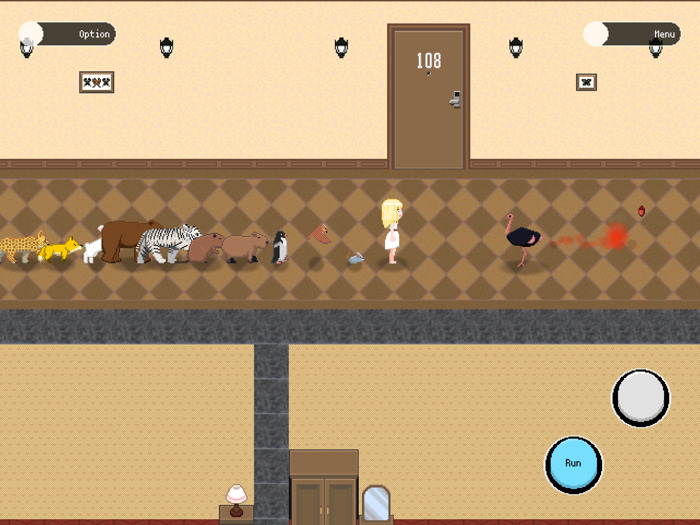
Task: Tap the grey round action button
Action: (x=640, y=398)
